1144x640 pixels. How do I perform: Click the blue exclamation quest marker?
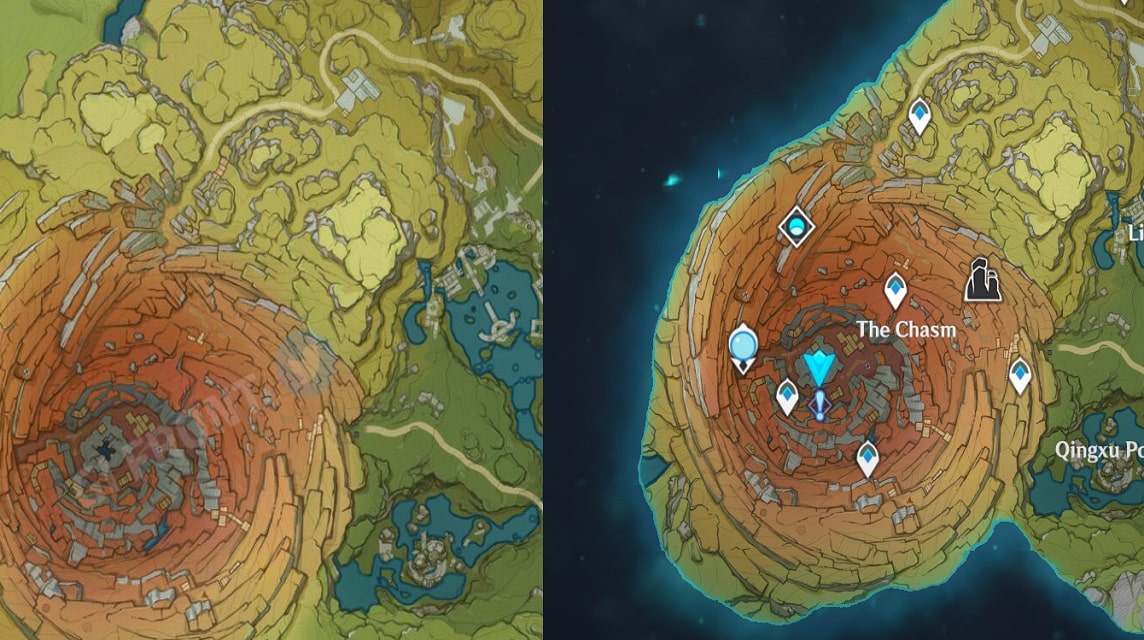[819, 406]
